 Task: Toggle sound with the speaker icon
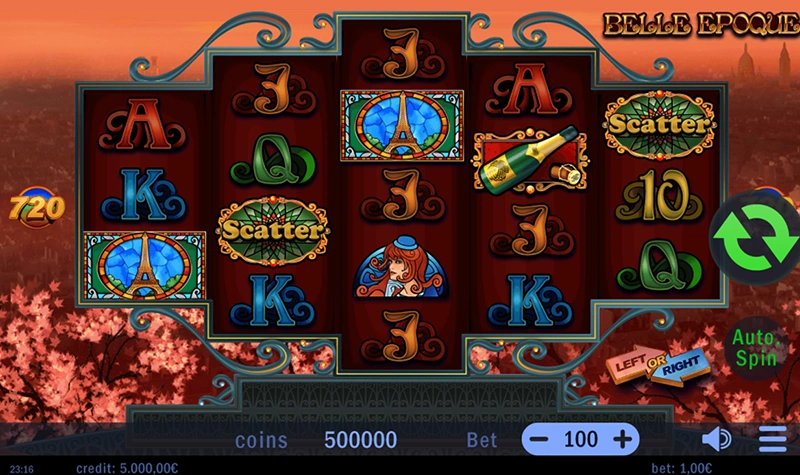(716, 439)
